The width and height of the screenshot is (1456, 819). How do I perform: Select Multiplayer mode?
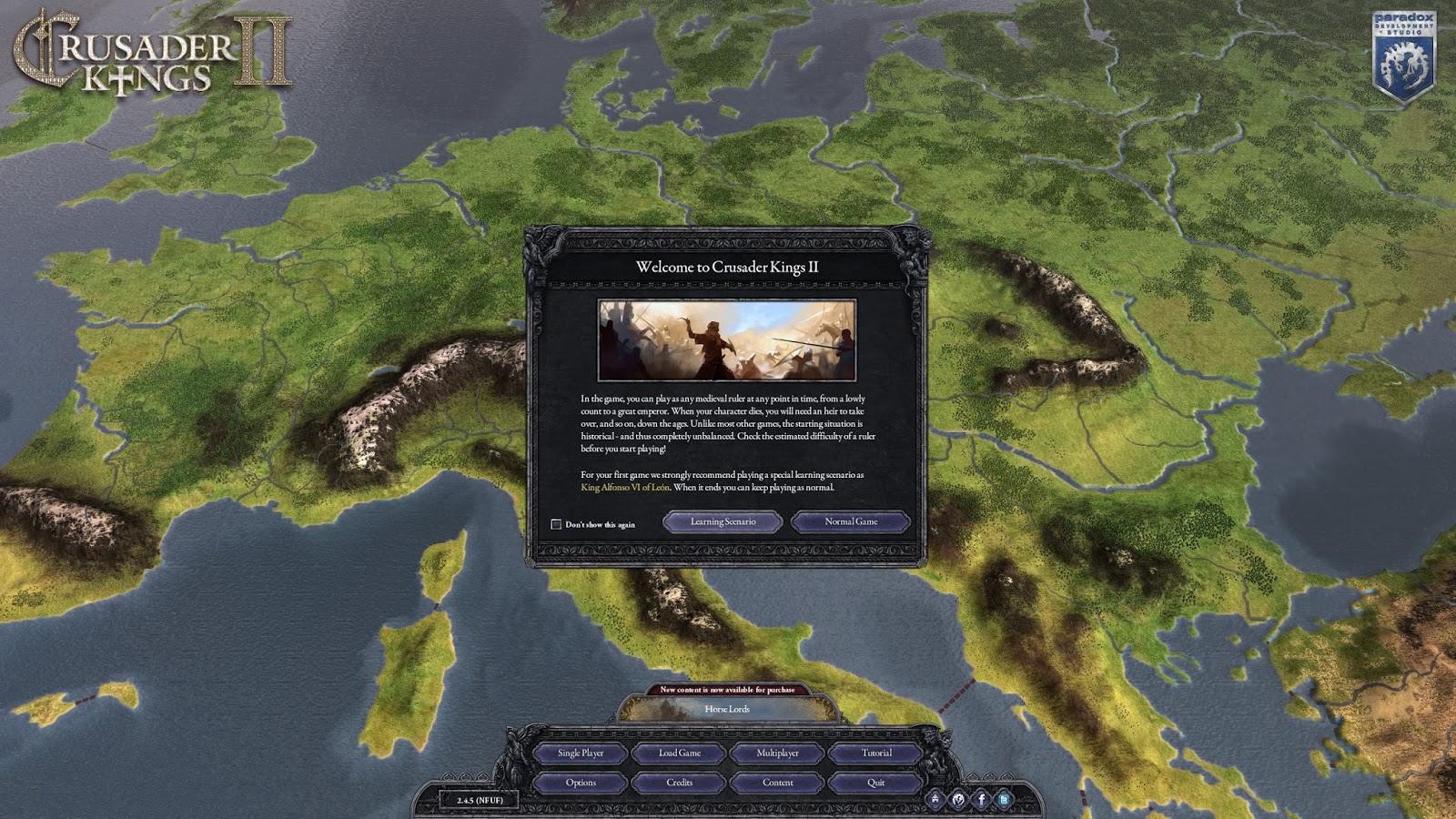(x=778, y=753)
